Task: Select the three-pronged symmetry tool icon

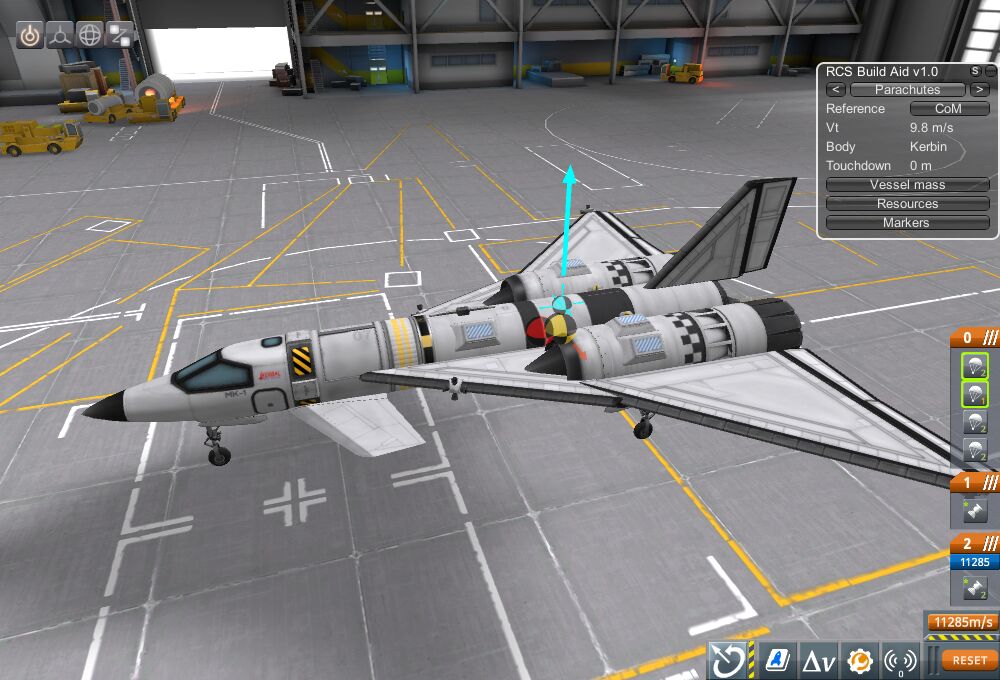Action: coord(61,34)
